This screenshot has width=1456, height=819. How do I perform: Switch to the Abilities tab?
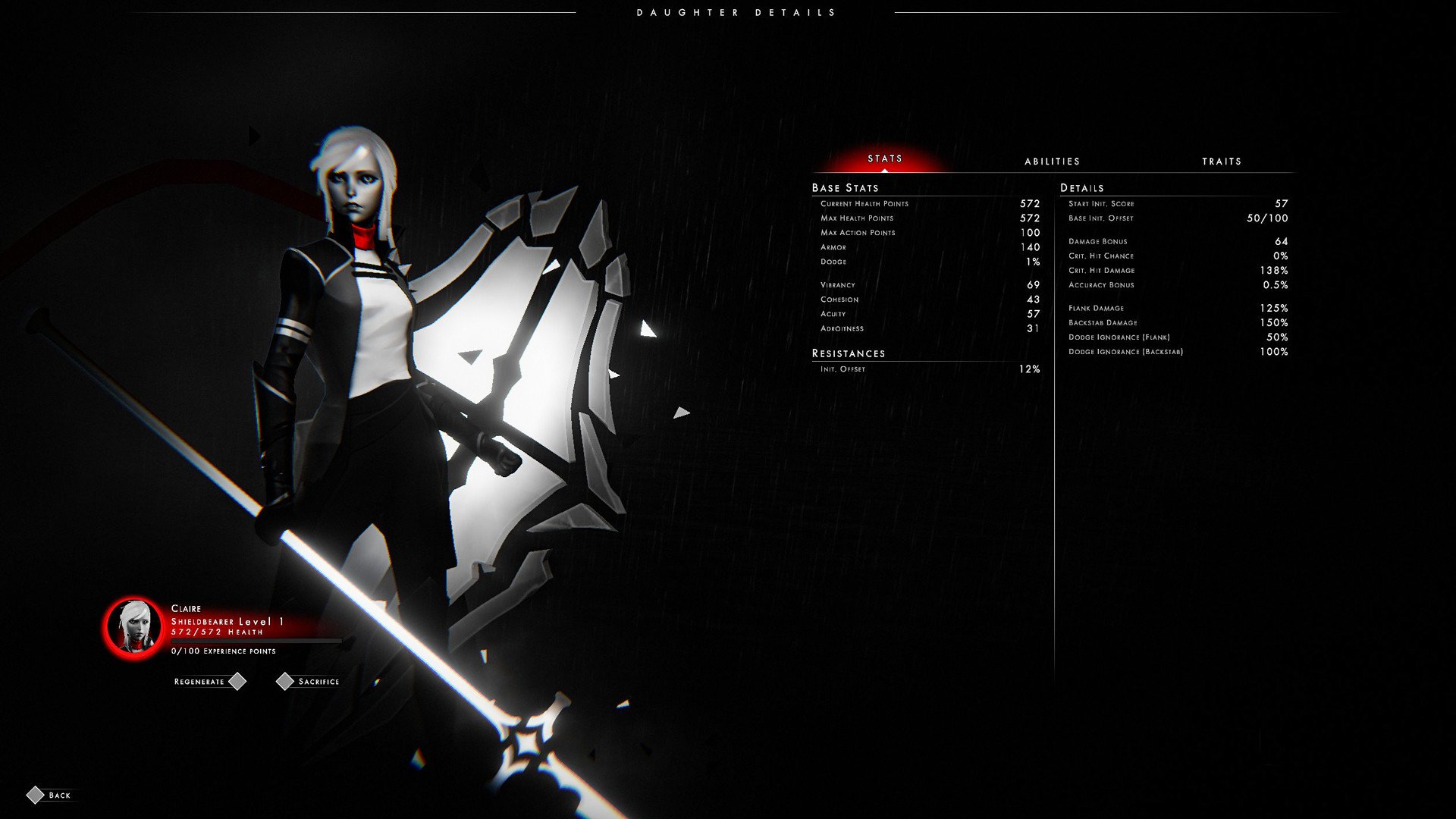1053,161
